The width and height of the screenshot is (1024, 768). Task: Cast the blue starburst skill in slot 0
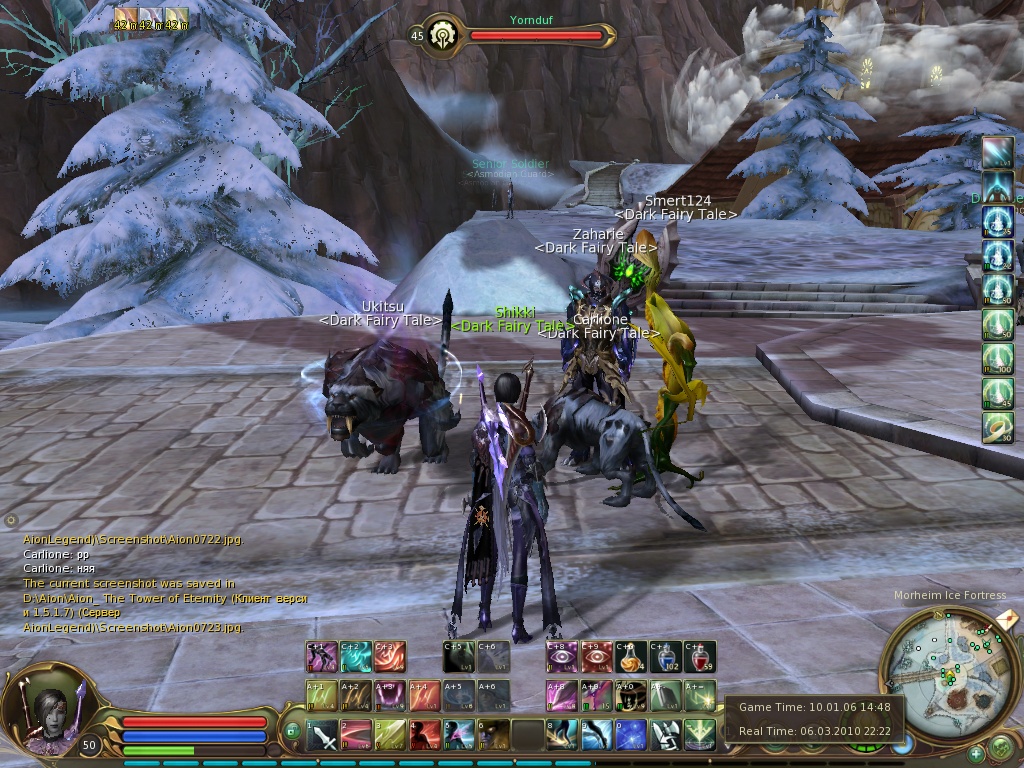pyautogui.click(x=630, y=736)
